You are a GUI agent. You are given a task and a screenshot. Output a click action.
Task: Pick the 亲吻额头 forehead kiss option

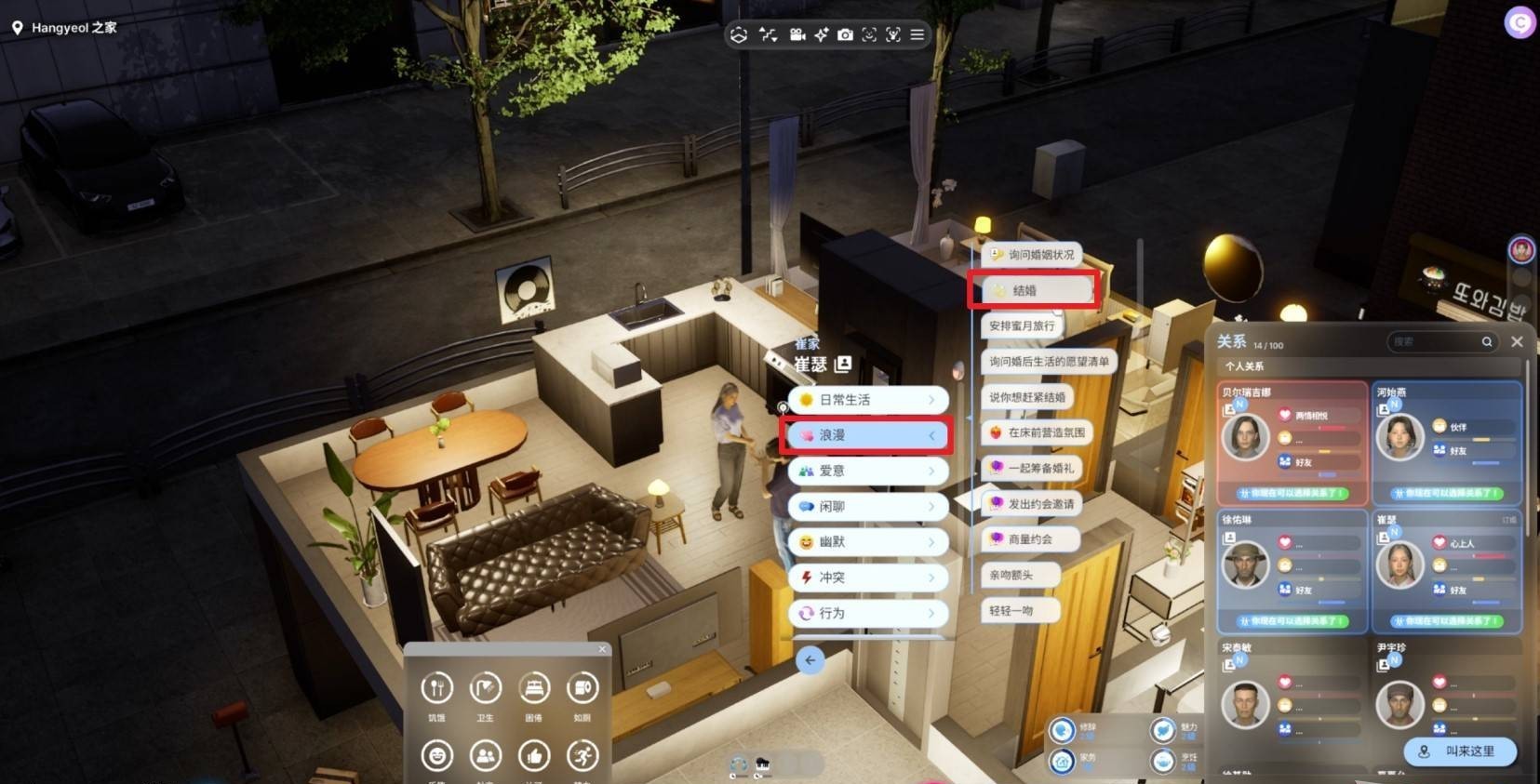(x=1011, y=576)
